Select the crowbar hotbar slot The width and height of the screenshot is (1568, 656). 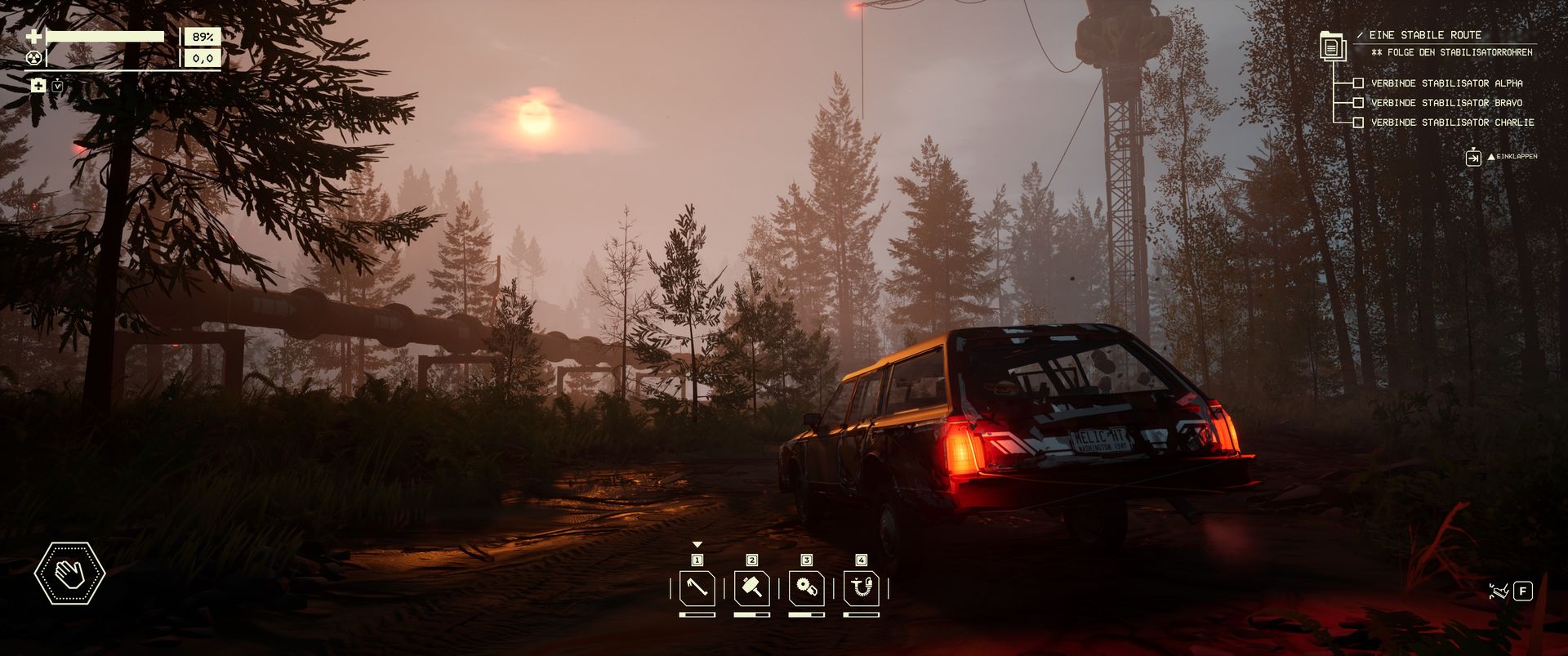tap(697, 588)
